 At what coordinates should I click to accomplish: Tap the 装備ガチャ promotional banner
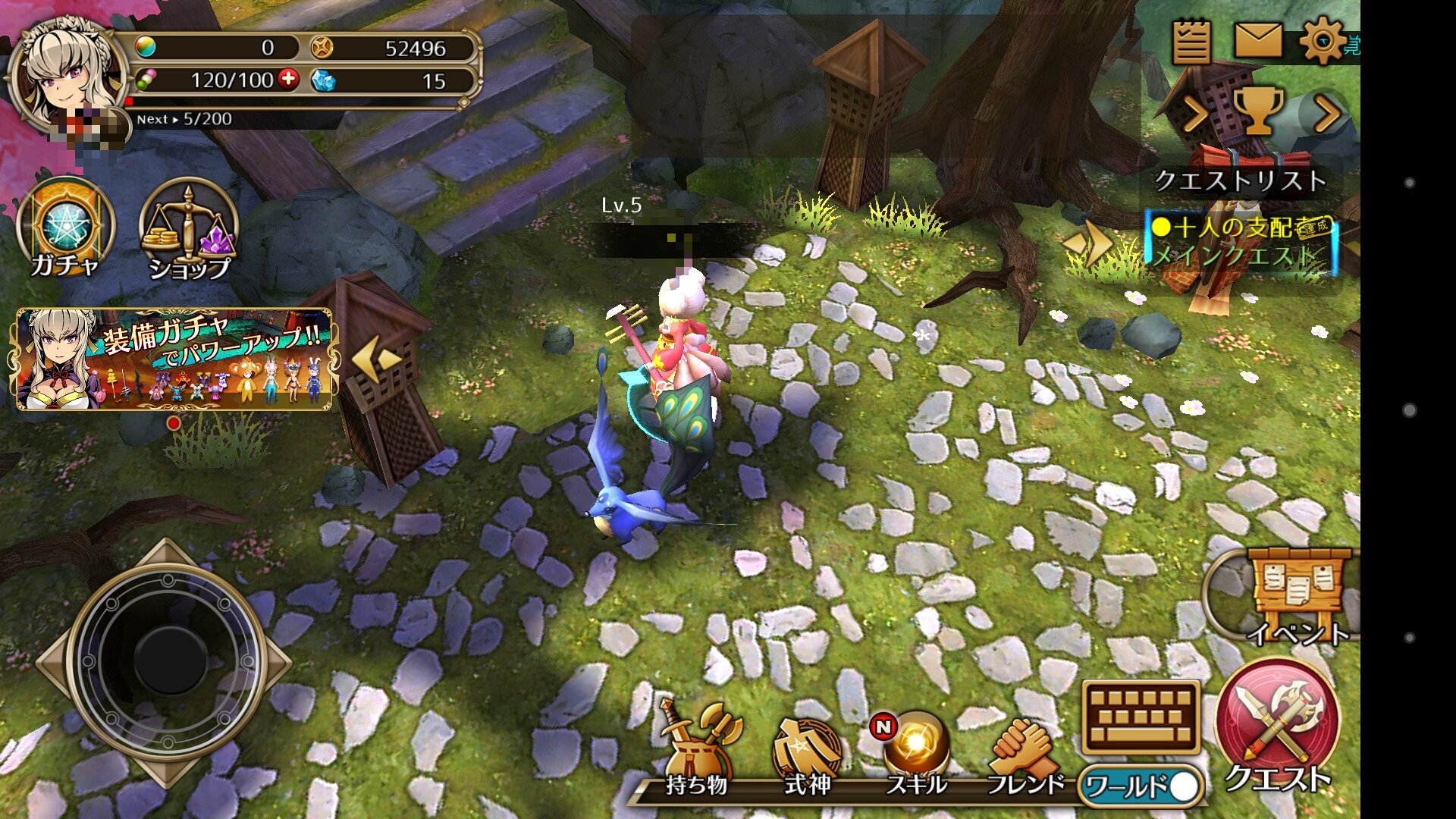tap(174, 359)
